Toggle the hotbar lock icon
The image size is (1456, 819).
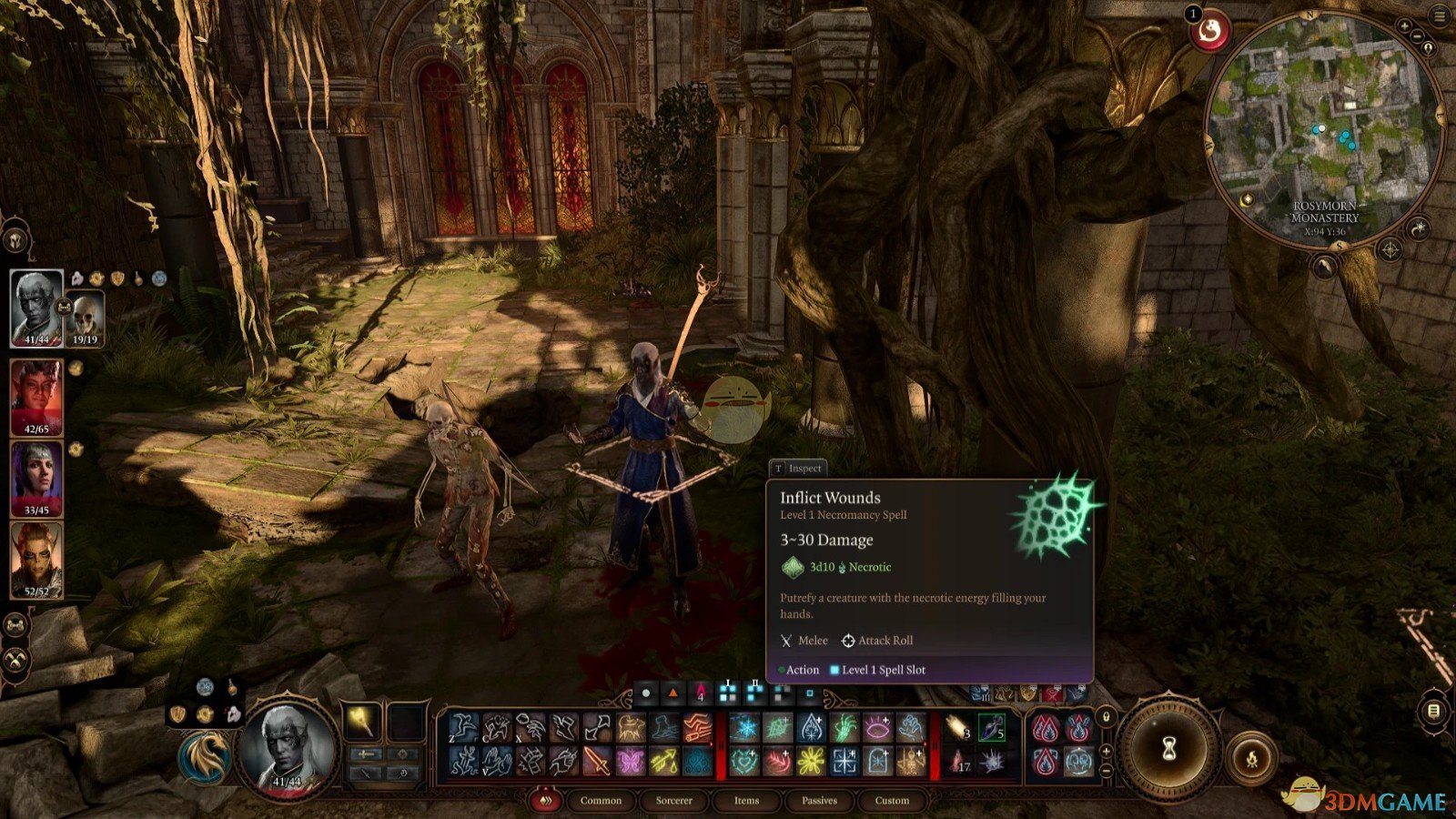[x=1106, y=717]
